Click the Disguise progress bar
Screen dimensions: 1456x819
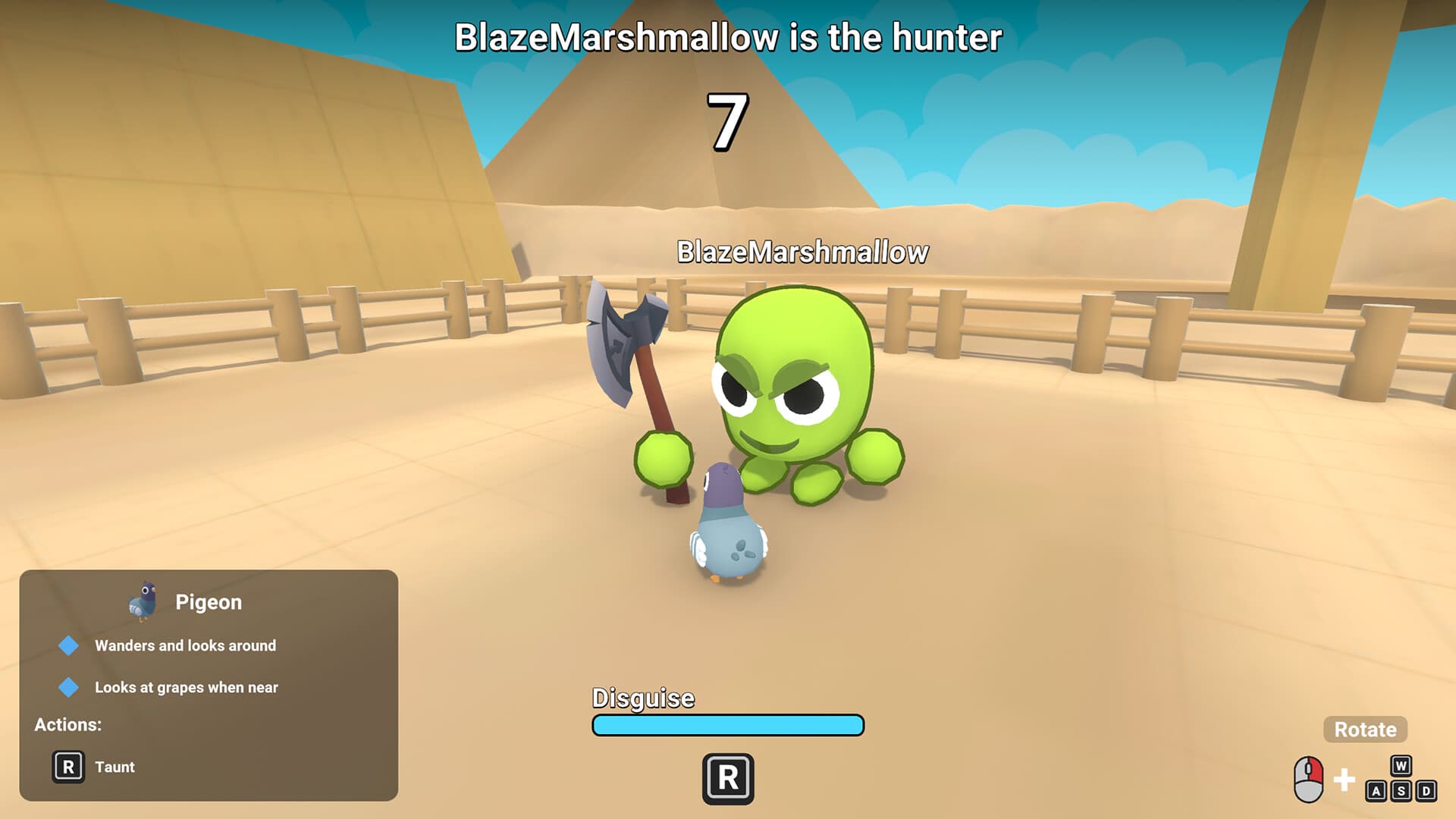tap(728, 726)
